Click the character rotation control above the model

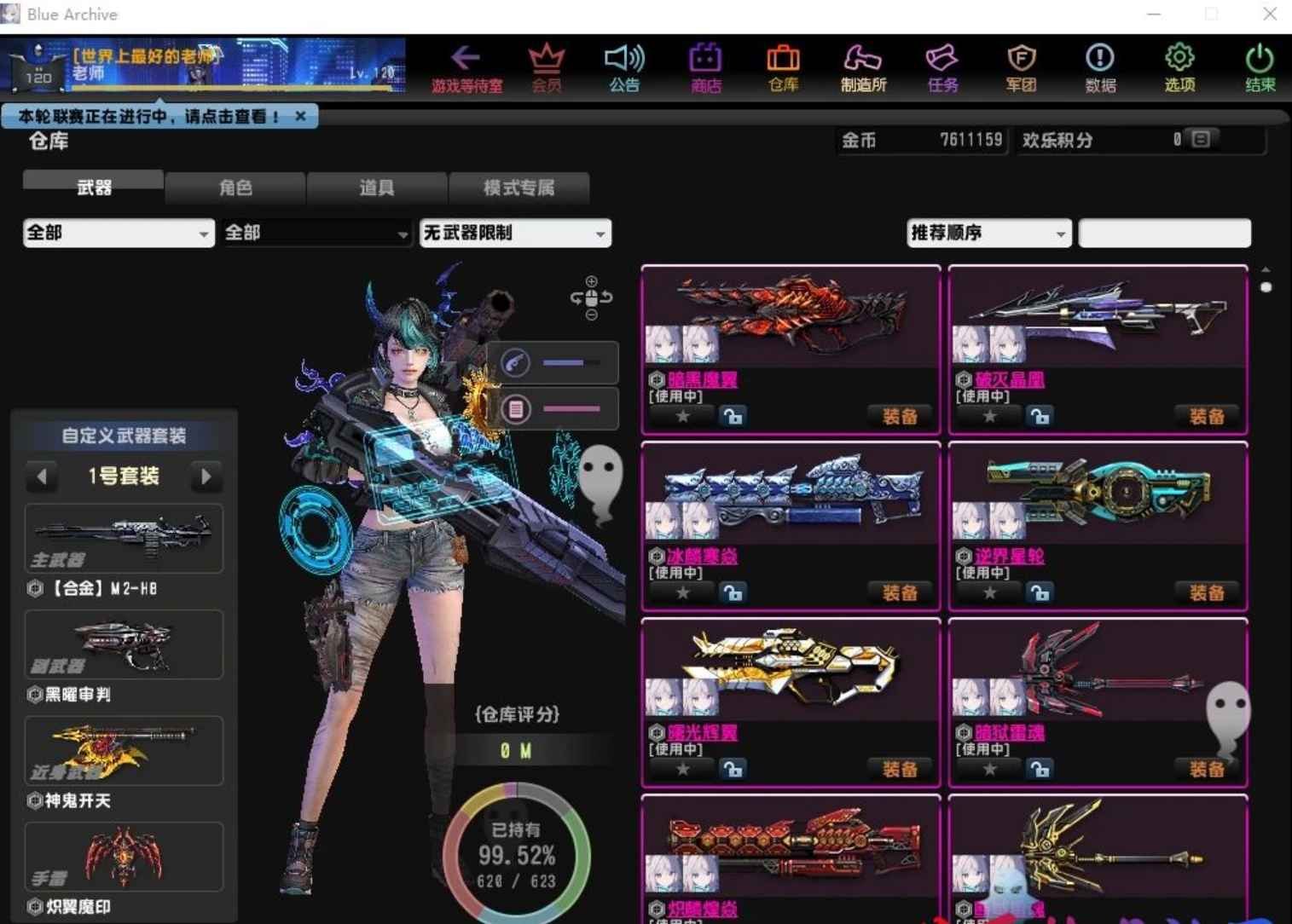[x=591, y=297]
